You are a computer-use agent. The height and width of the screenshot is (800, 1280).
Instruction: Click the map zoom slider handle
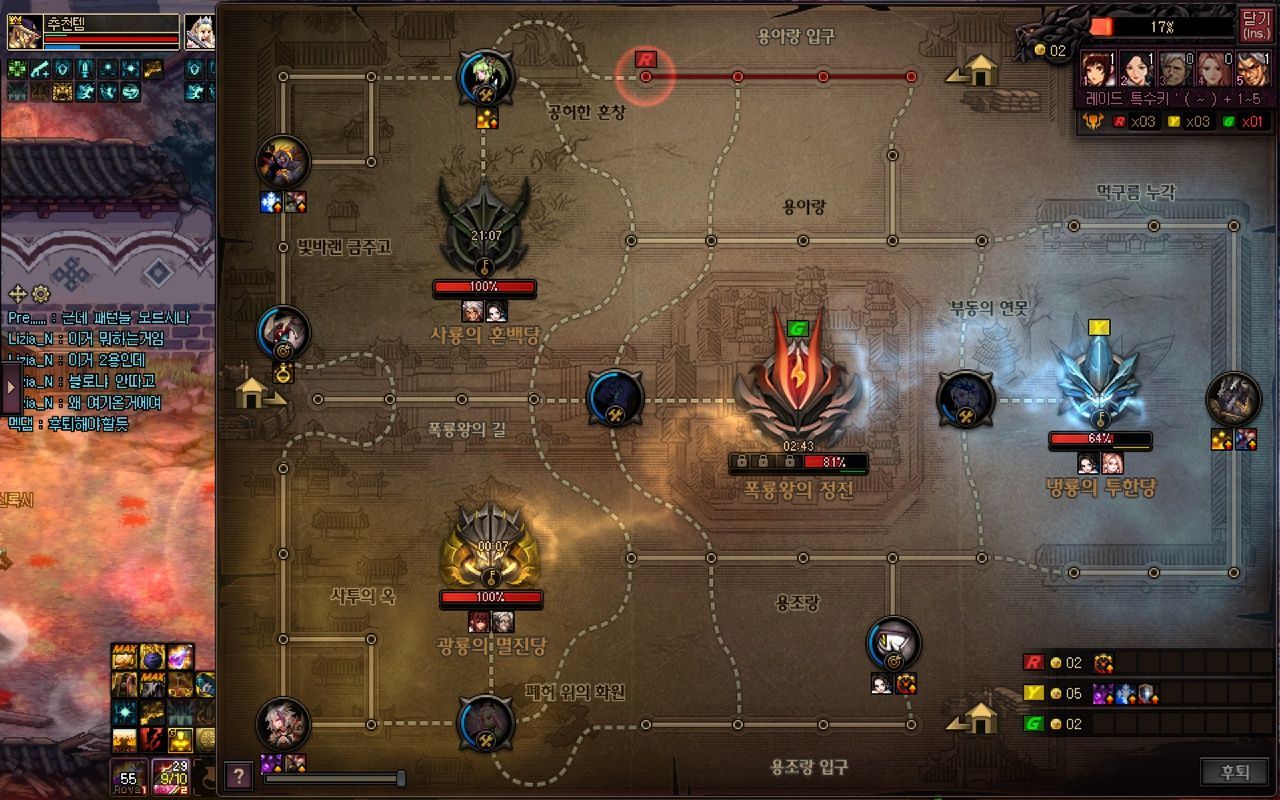point(401,778)
